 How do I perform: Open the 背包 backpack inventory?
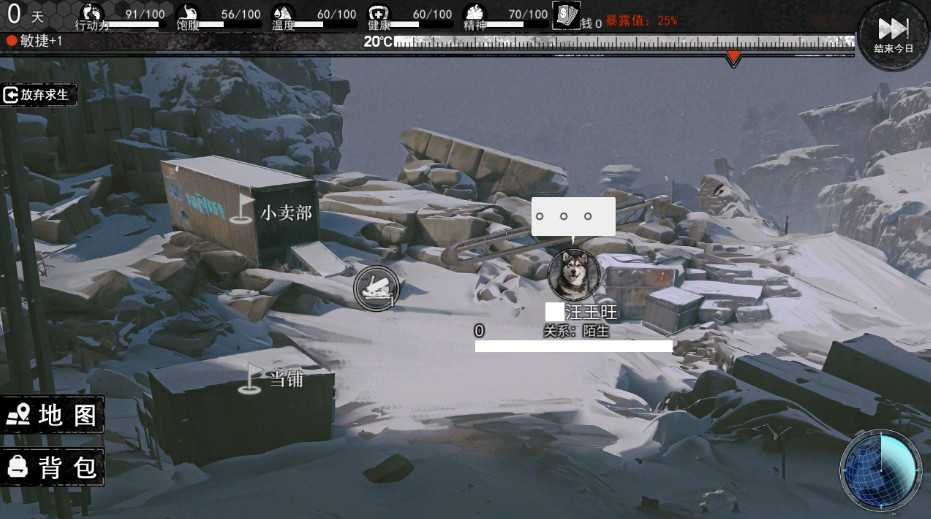(53, 466)
